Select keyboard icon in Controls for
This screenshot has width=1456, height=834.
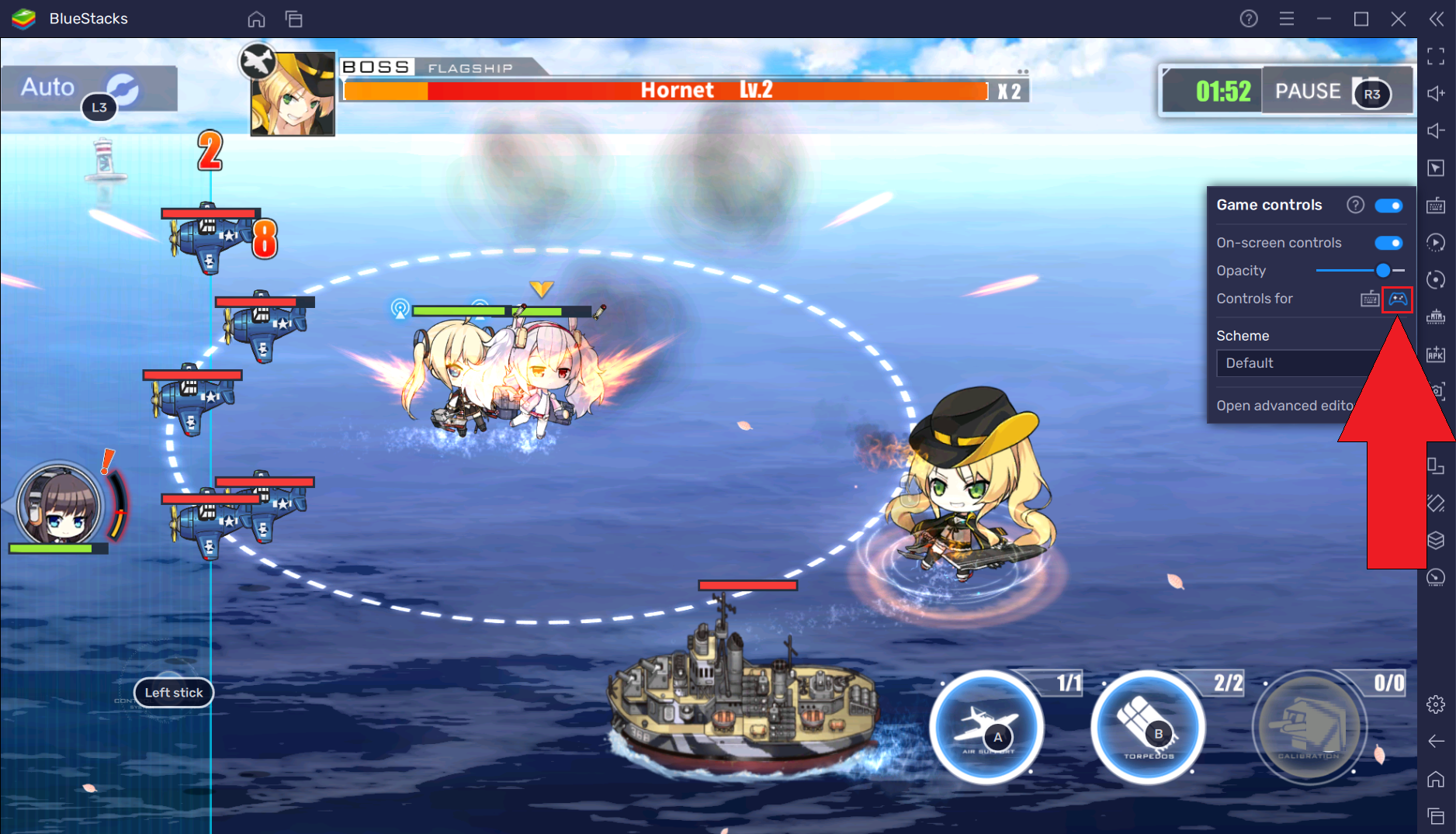[1370, 299]
